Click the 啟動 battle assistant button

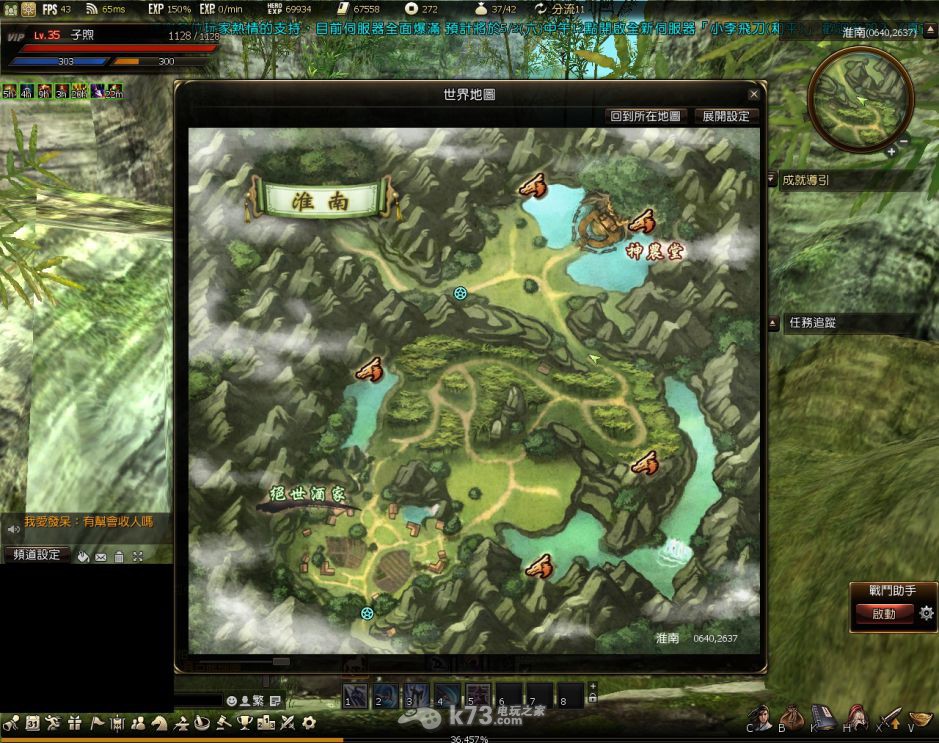[x=883, y=613]
